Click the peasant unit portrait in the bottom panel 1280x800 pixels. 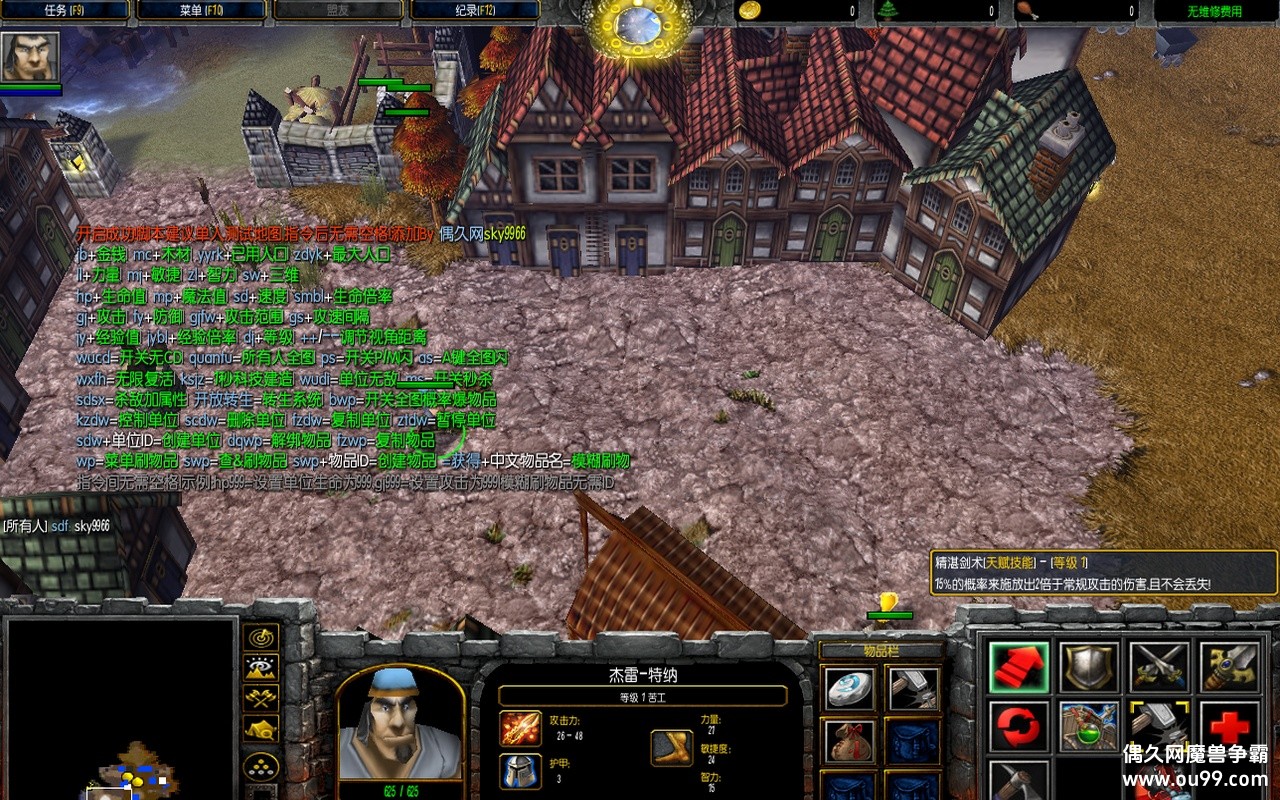(x=400, y=725)
